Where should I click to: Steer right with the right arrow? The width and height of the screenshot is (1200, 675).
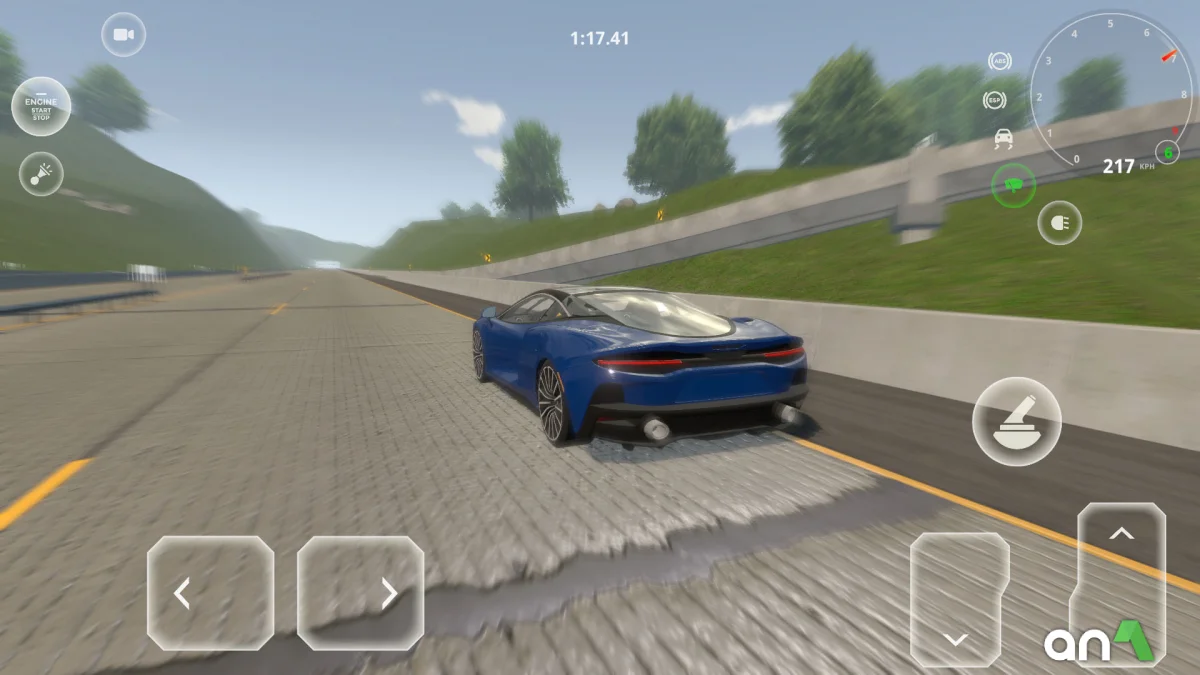click(x=360, y=593)
